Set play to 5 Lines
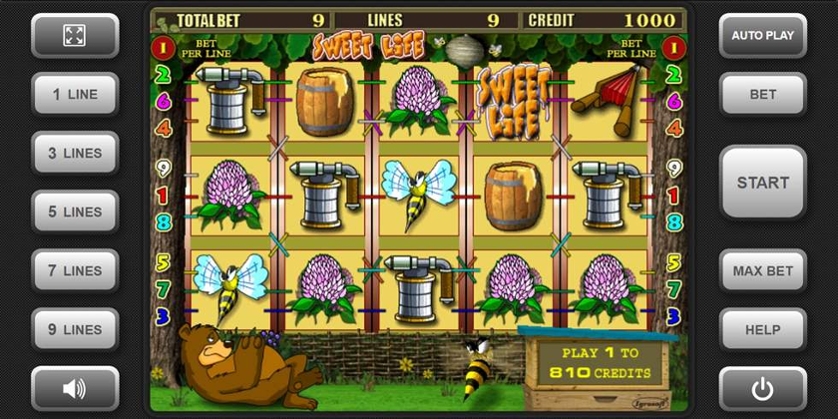Screen dimensions: 838x419 point(75,212)
